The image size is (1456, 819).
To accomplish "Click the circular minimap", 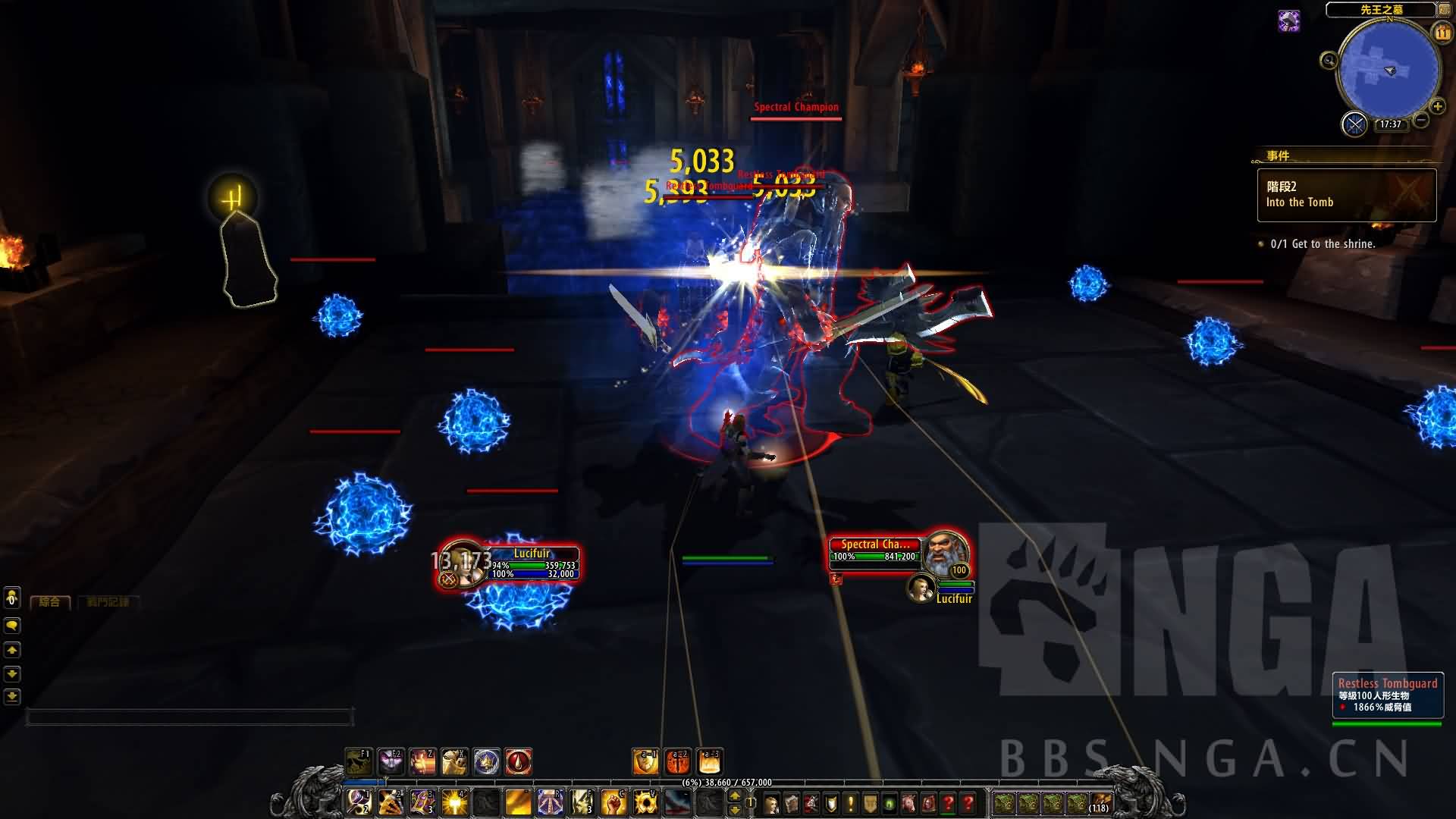I will tap(1388, 70).
